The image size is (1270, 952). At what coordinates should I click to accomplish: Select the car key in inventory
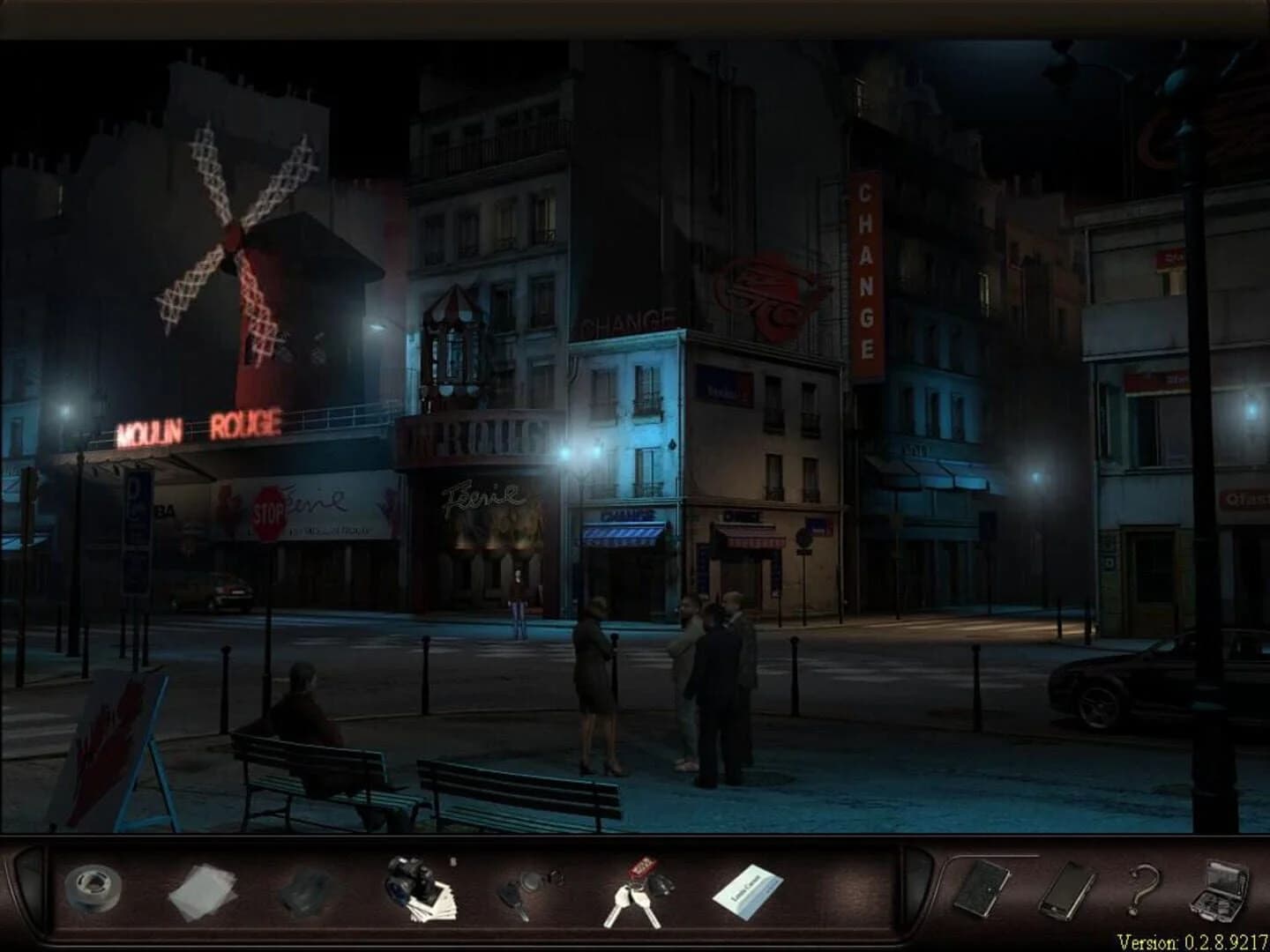(x=523, y=895)
